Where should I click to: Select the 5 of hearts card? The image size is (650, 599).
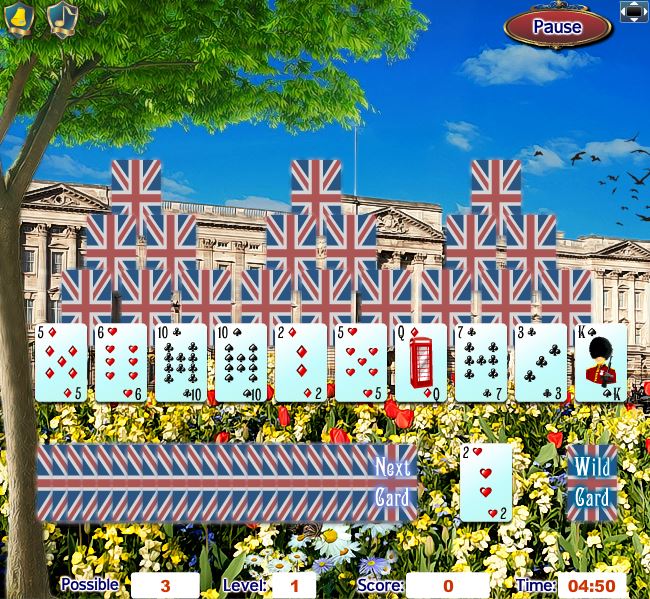tap(361, 363)
